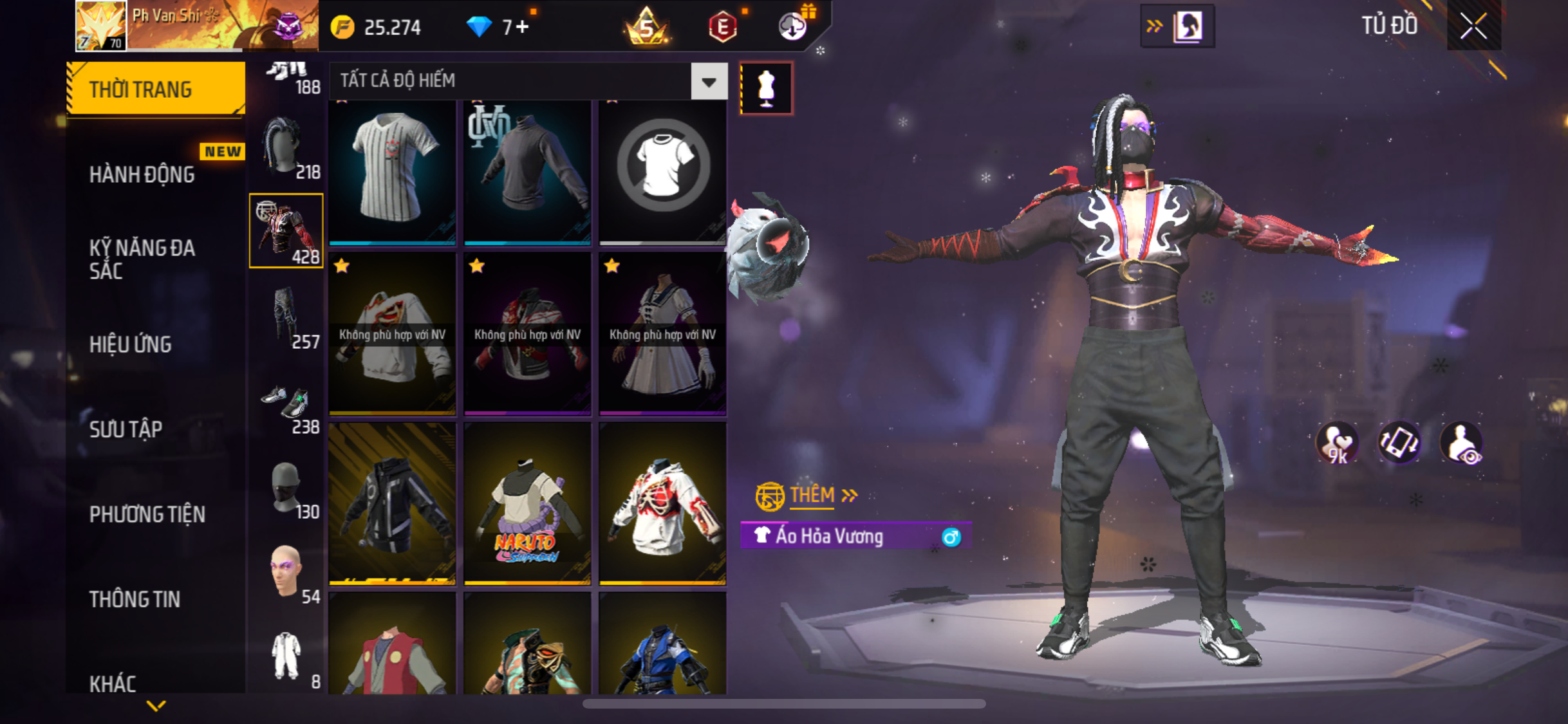Open the Hành Động tab

click(142, 174)
